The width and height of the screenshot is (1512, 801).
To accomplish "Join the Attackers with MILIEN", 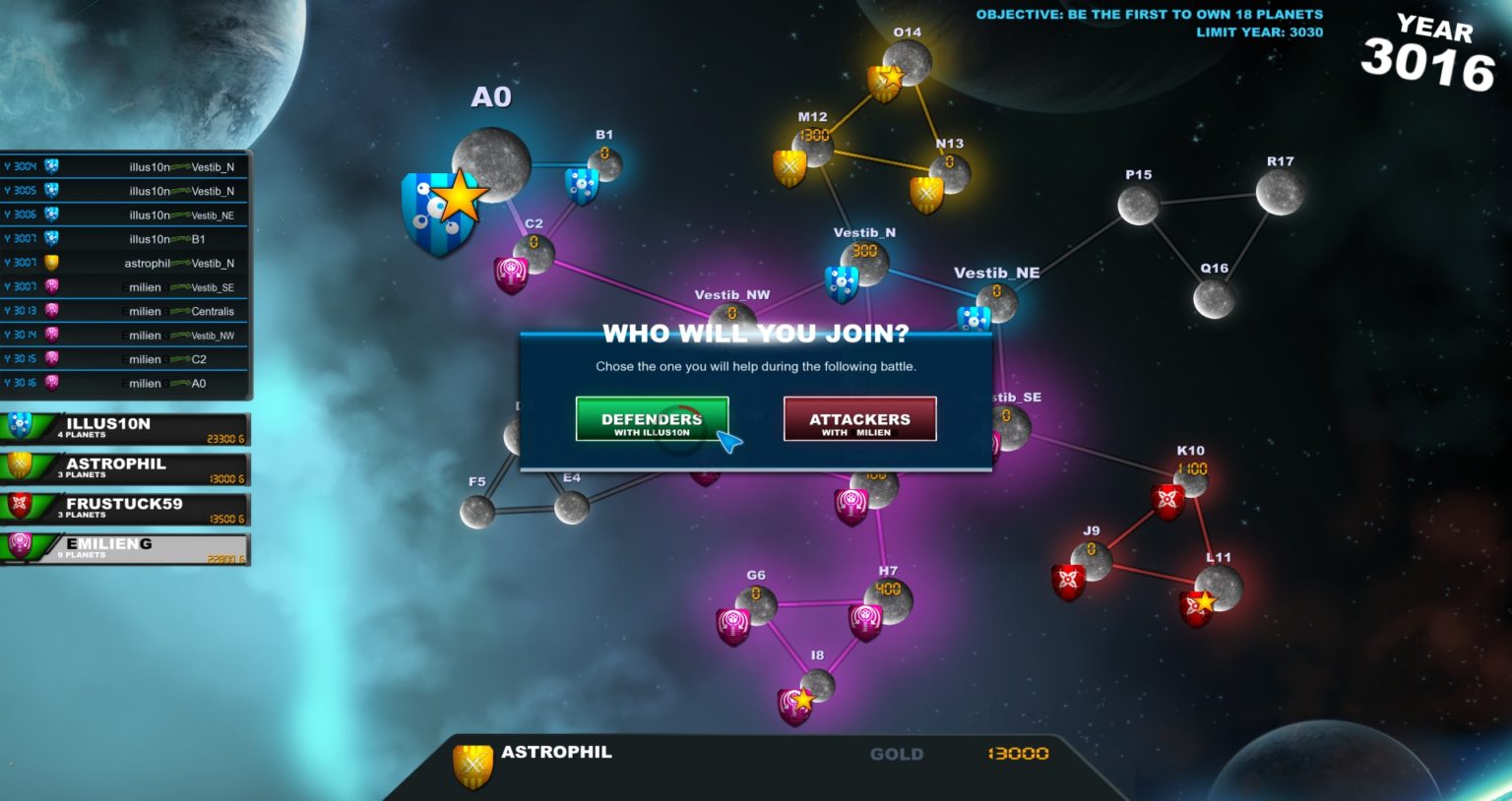I will [x=857, y=418].
